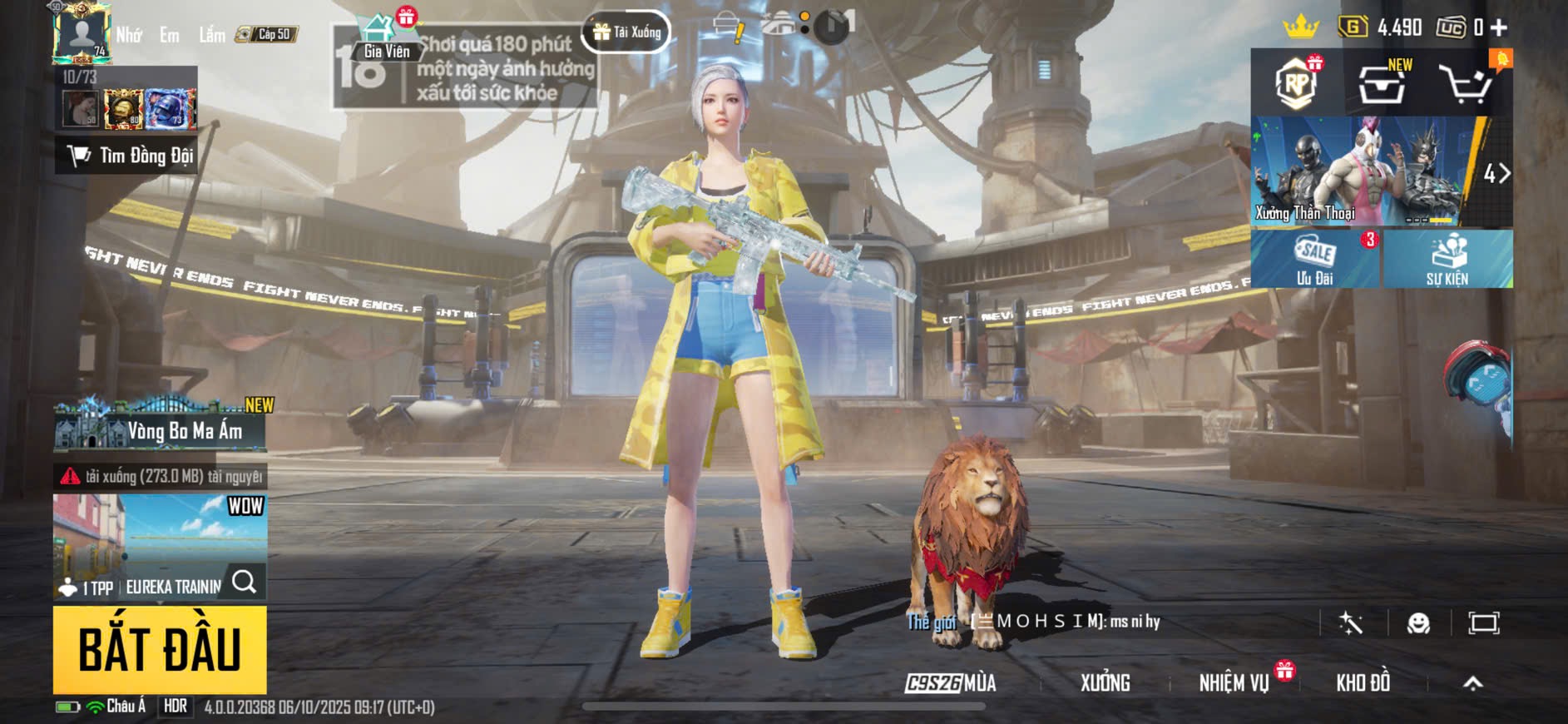
Task: Open the player profile avatar
Action: tap(81, 33)
